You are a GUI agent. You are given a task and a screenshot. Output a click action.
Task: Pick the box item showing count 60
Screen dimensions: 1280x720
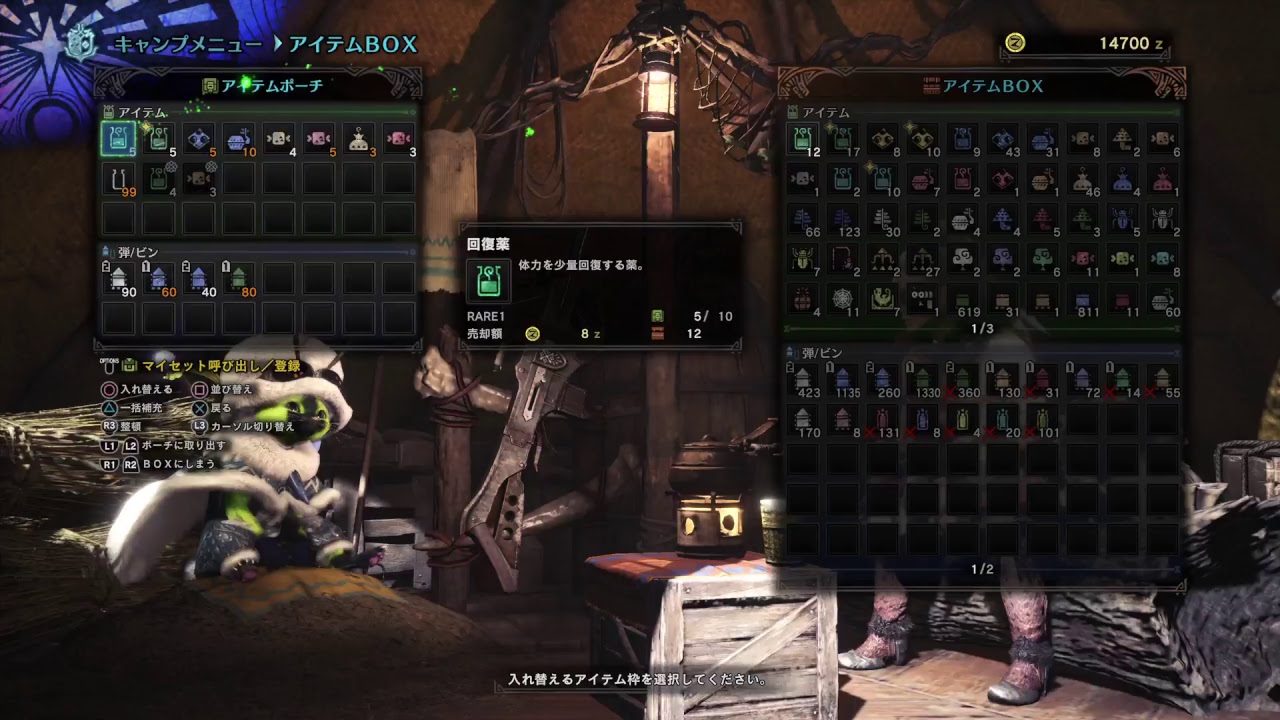coord(1163,299)
